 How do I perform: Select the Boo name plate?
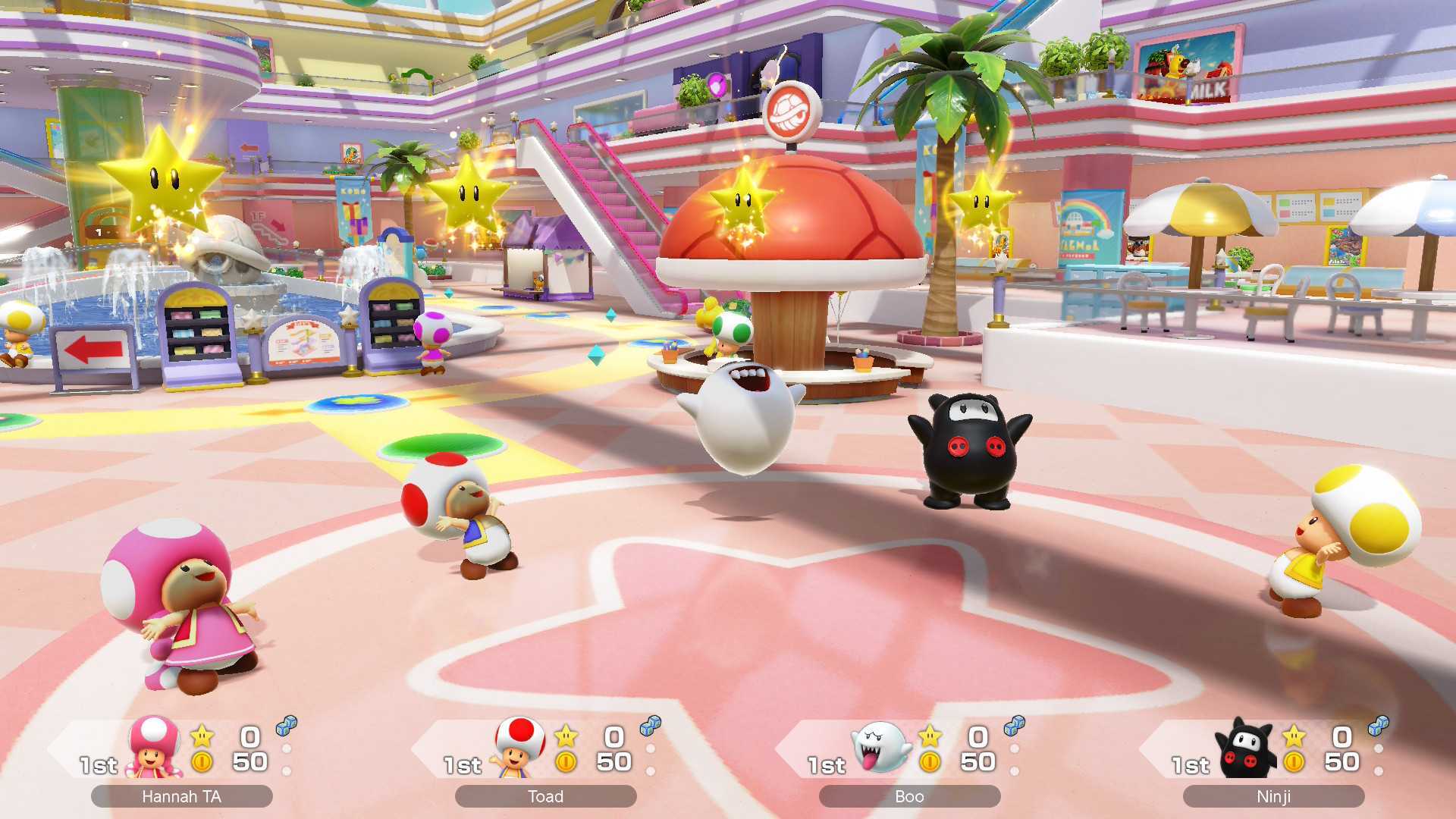pyautogui.click(x=908, y=796)
